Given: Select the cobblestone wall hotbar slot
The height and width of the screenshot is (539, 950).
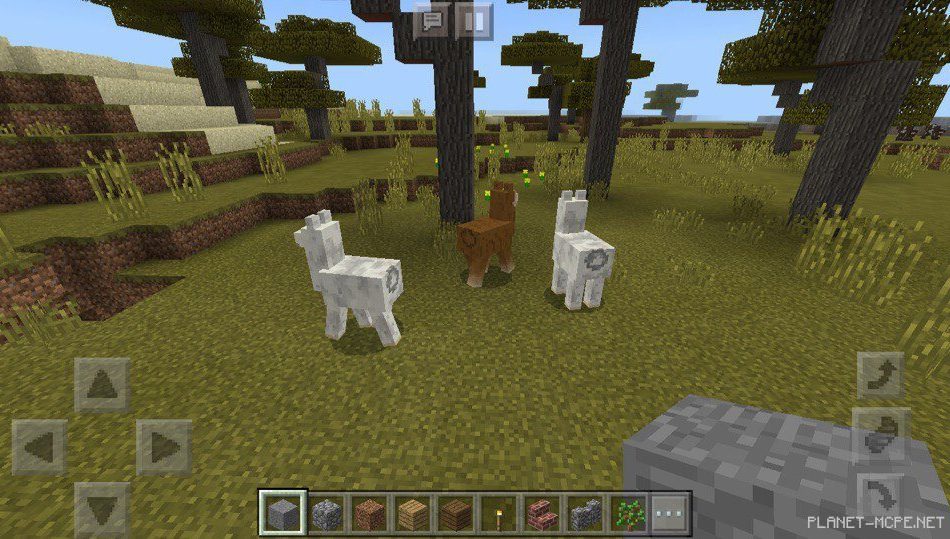Looking at the screenshot, I should [x=585, y=514].
